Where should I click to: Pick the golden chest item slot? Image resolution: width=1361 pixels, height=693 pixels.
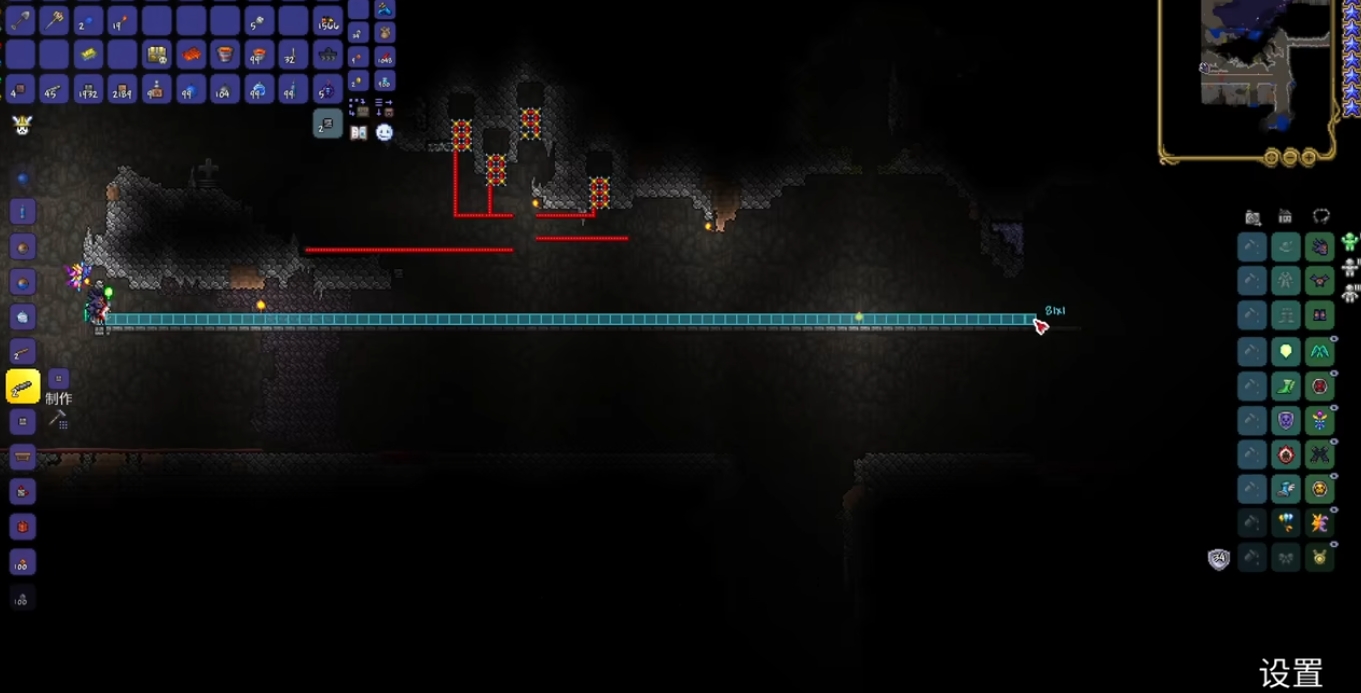coord(156,55)
